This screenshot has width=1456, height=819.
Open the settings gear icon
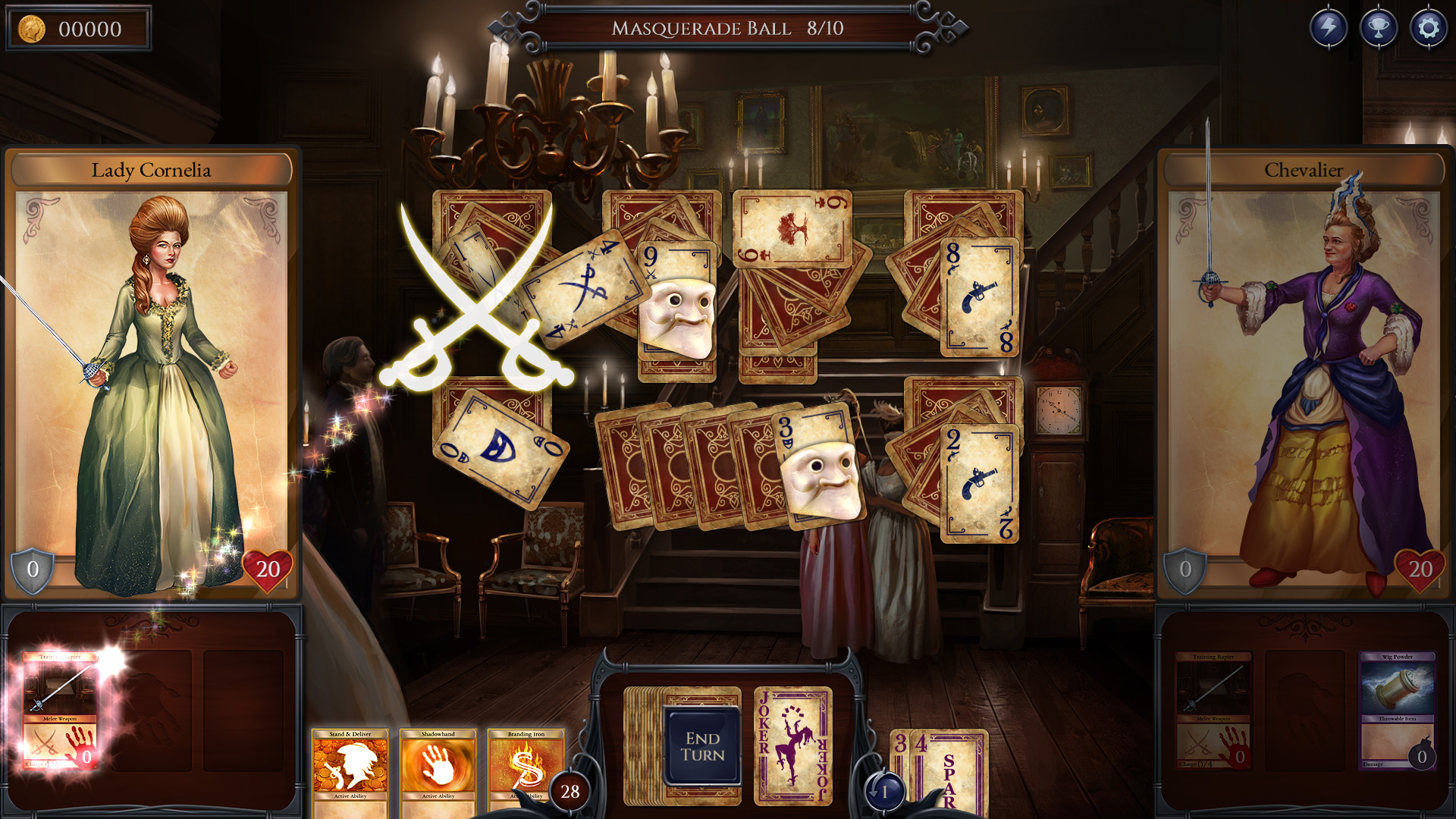click(1429, 28)
